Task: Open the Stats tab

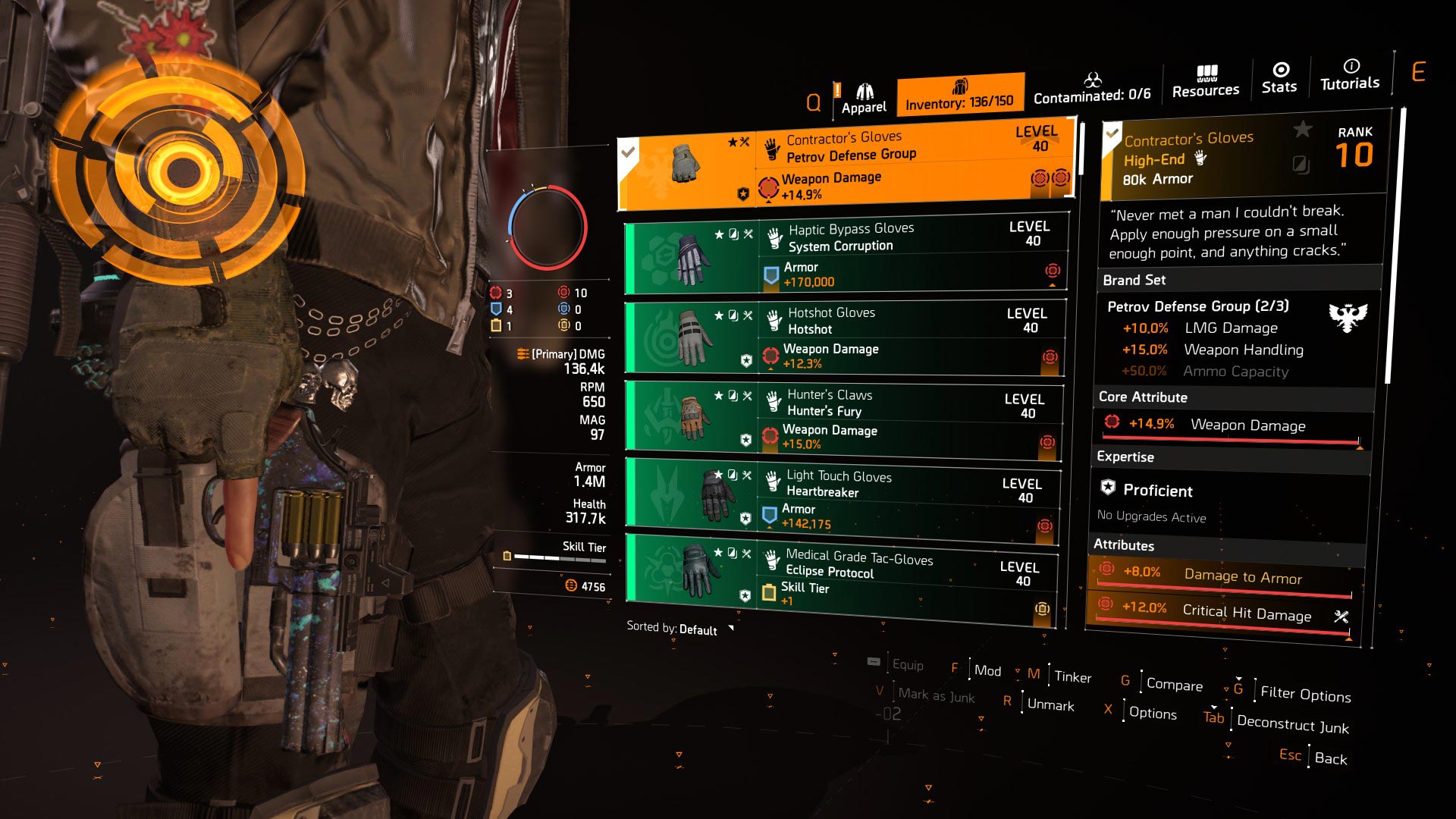Action: click(1279, 79)
